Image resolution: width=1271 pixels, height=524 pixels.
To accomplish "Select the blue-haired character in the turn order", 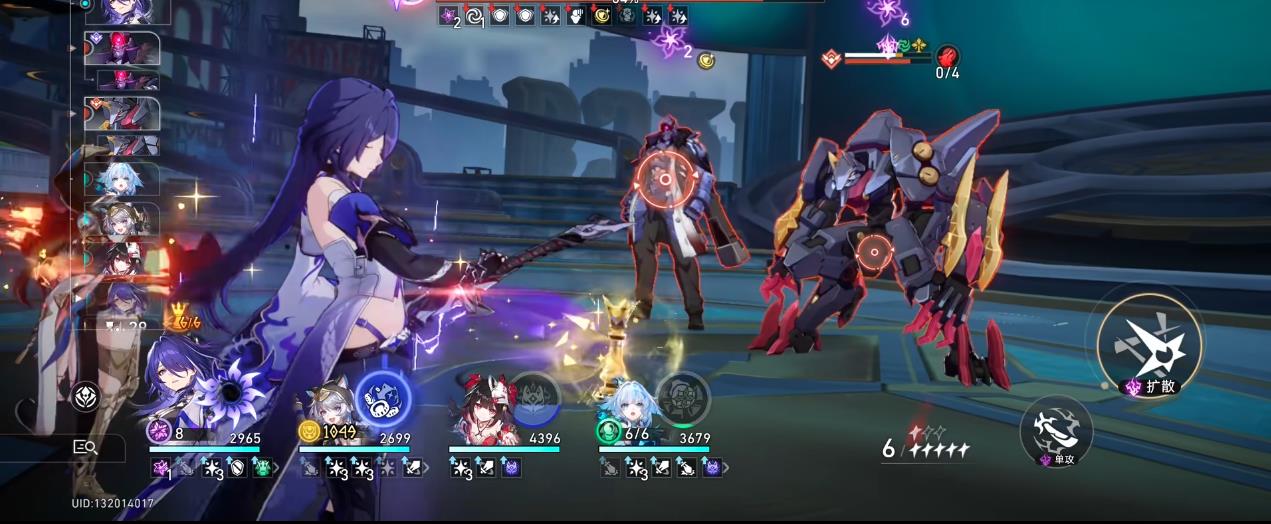I will pyautogui.click(x=122, y=180).
